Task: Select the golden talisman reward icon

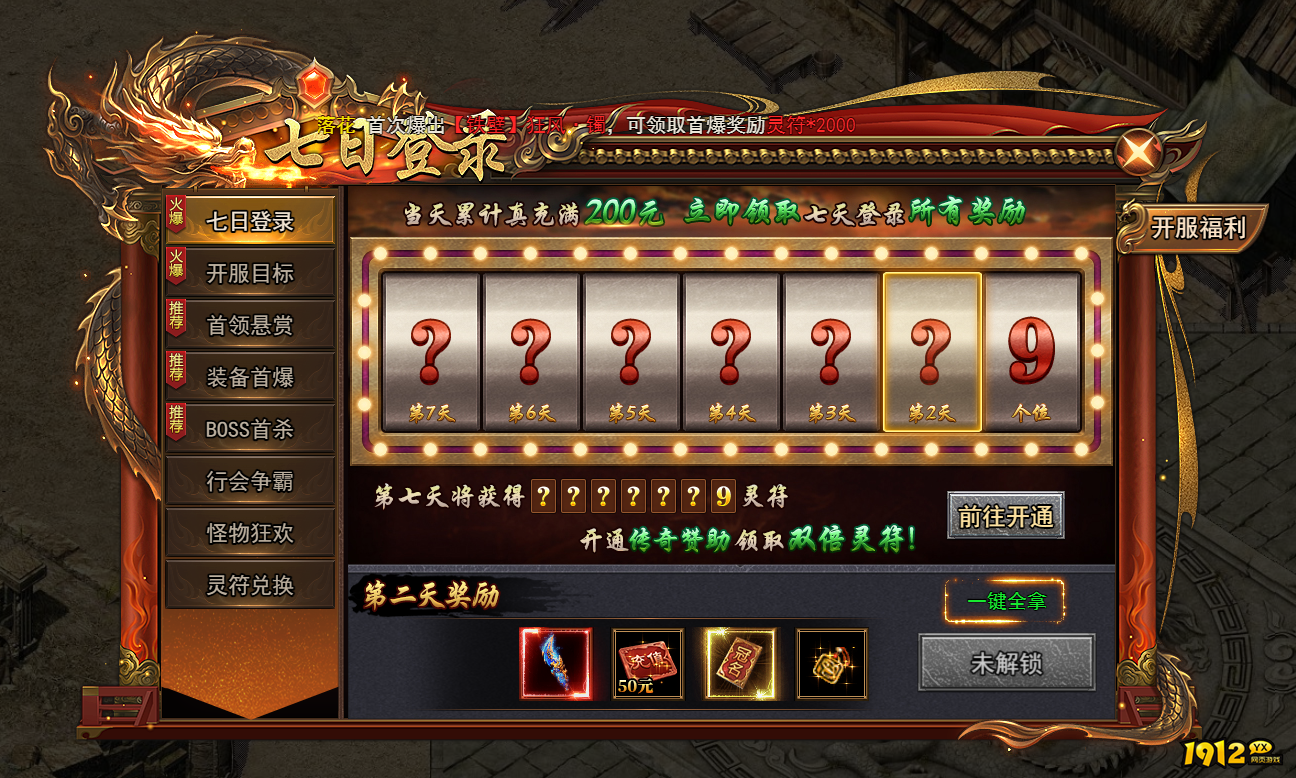Action: 832,663
